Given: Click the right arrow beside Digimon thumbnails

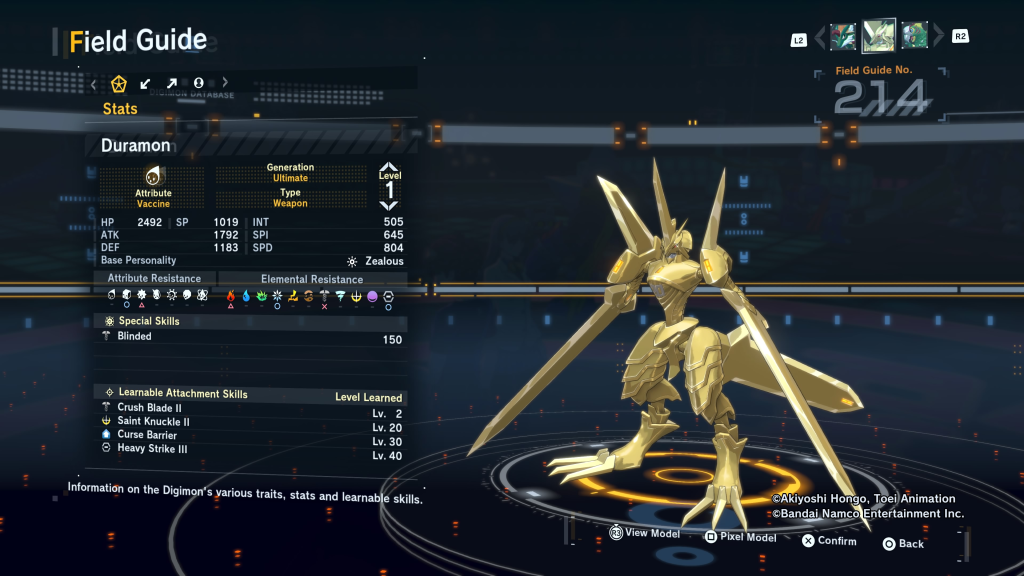Looking at the screenshot, I should coord(938,38).
